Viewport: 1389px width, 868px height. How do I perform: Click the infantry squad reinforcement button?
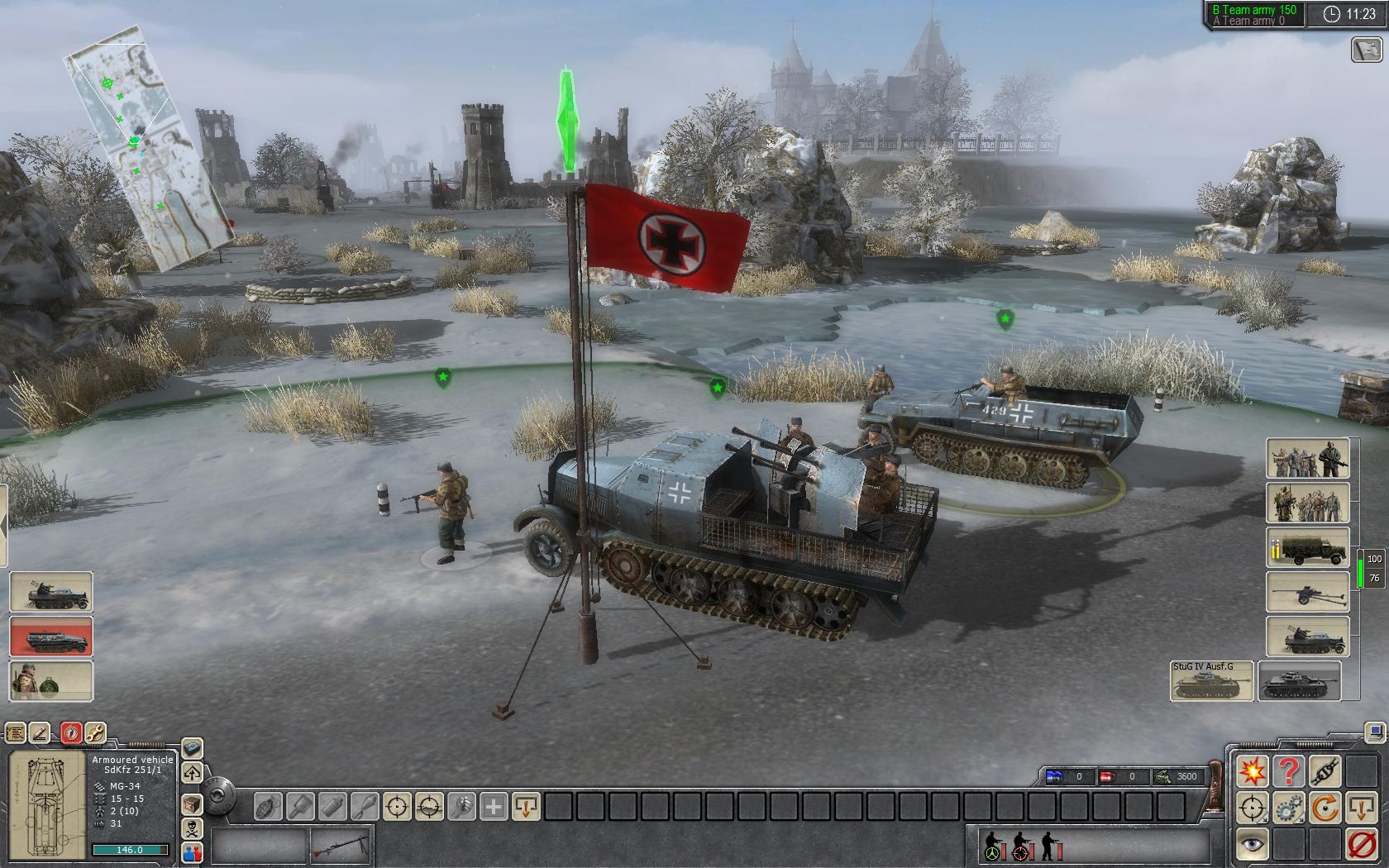[1309, 459]
